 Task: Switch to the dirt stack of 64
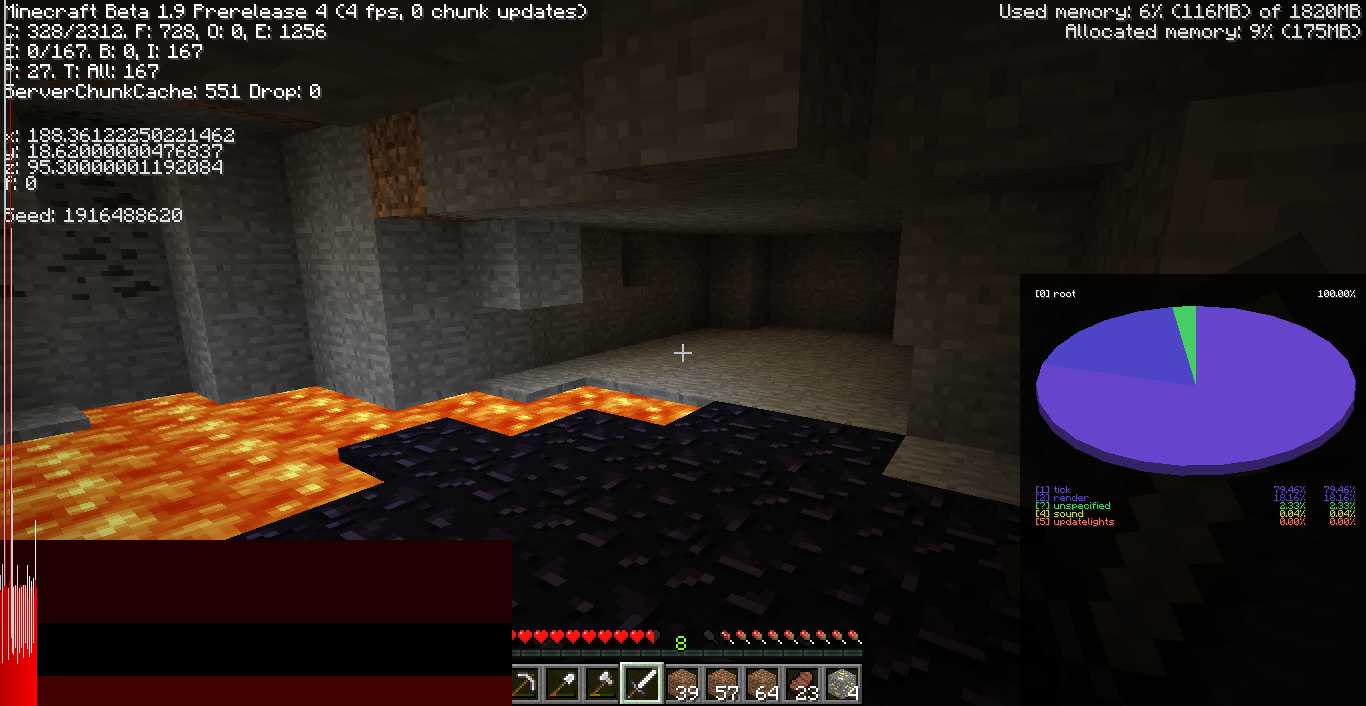pos(762,684)
